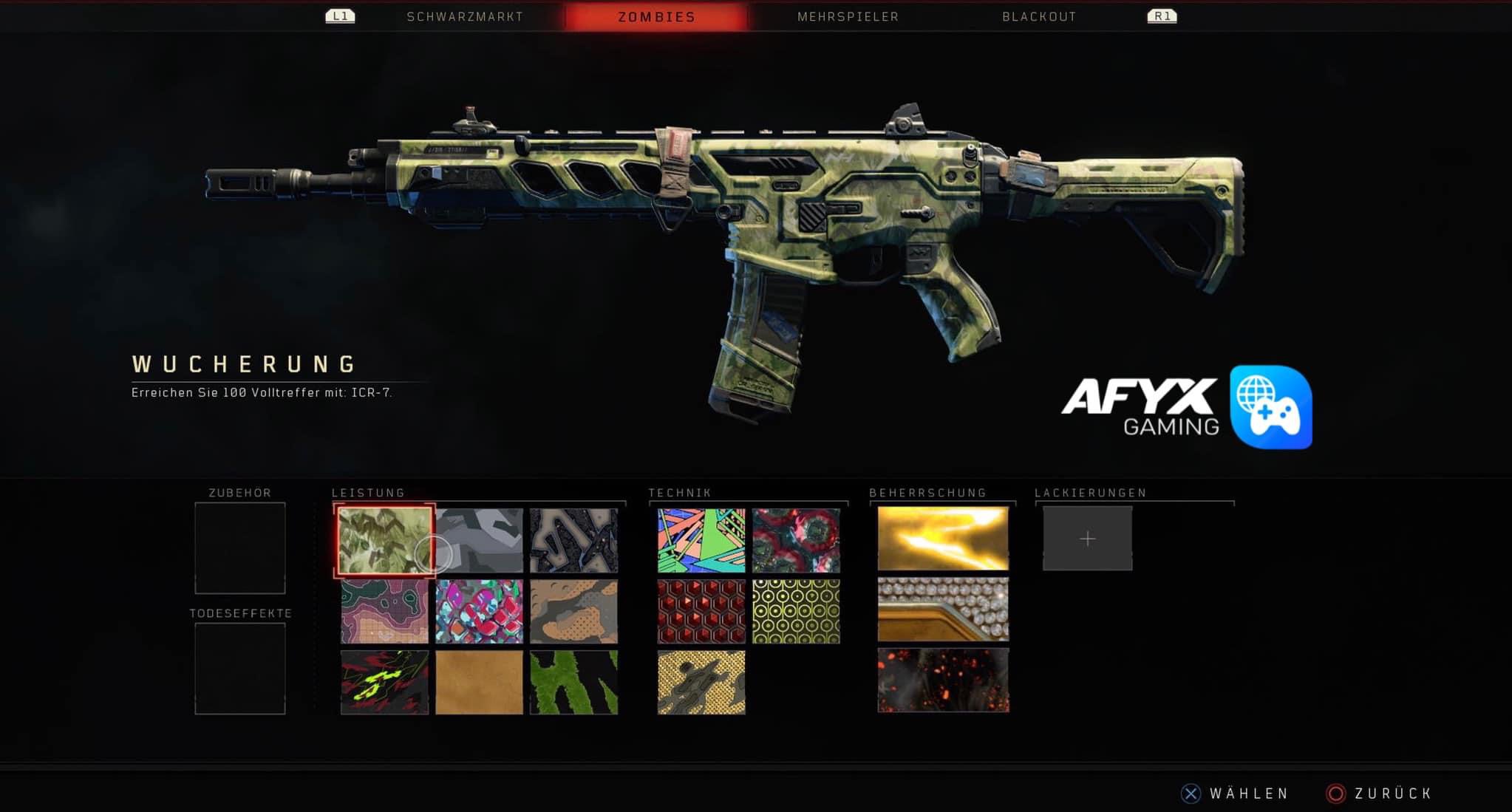Select the colorful neon triangle camo
This screenshot has width=1512, height=812.
701,540
